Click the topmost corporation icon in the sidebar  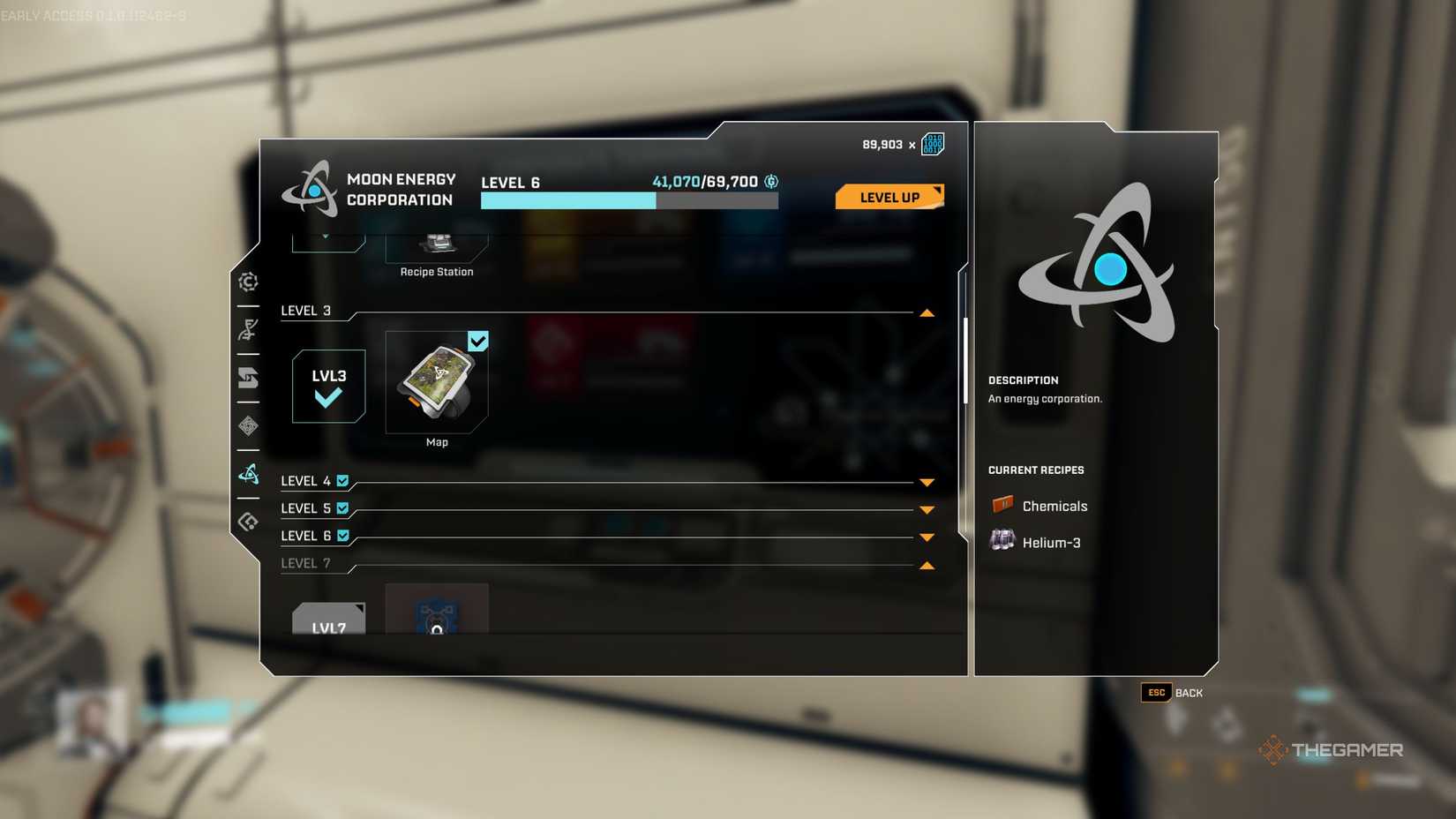pos(248,281)
